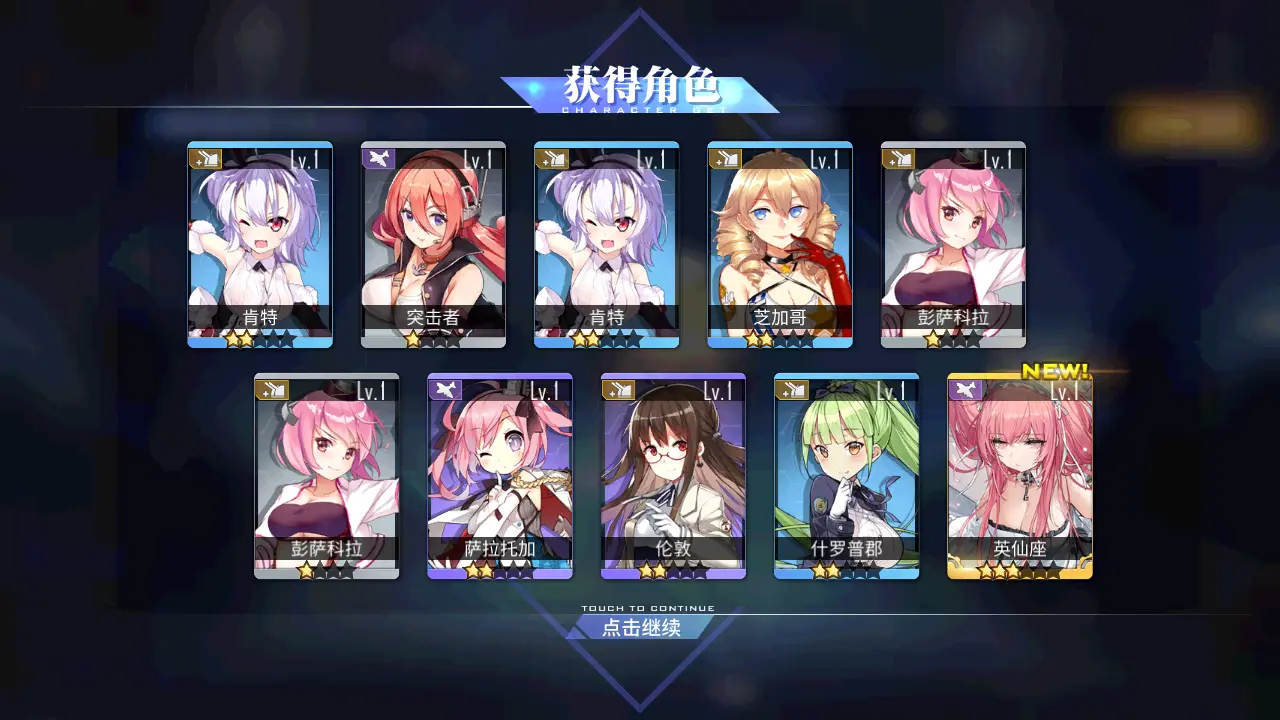Click the green-haired 什罗普郡 card
Image resolution: width=1280 pixels, height=720 pixels.
point(846,476)
